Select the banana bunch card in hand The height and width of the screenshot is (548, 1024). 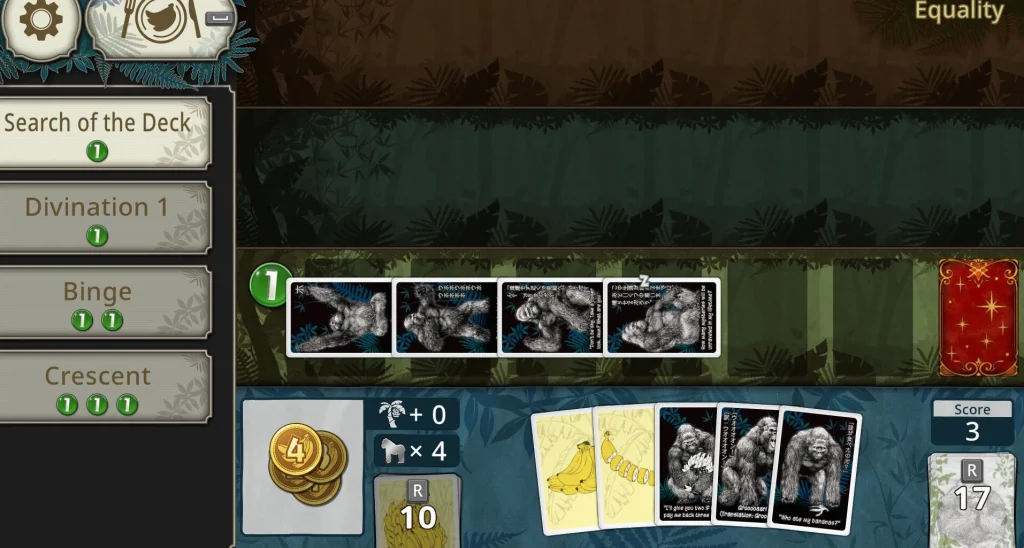click(x=562, y=470)
